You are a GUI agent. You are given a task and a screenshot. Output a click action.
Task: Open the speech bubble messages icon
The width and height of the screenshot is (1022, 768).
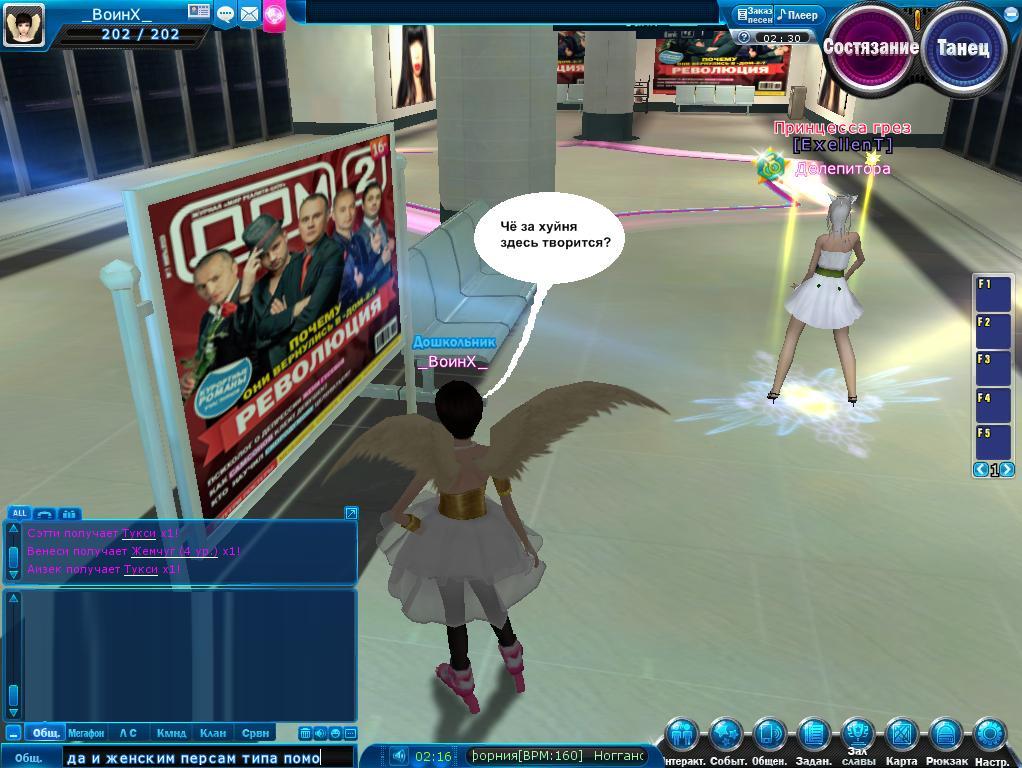pos(225,14)
